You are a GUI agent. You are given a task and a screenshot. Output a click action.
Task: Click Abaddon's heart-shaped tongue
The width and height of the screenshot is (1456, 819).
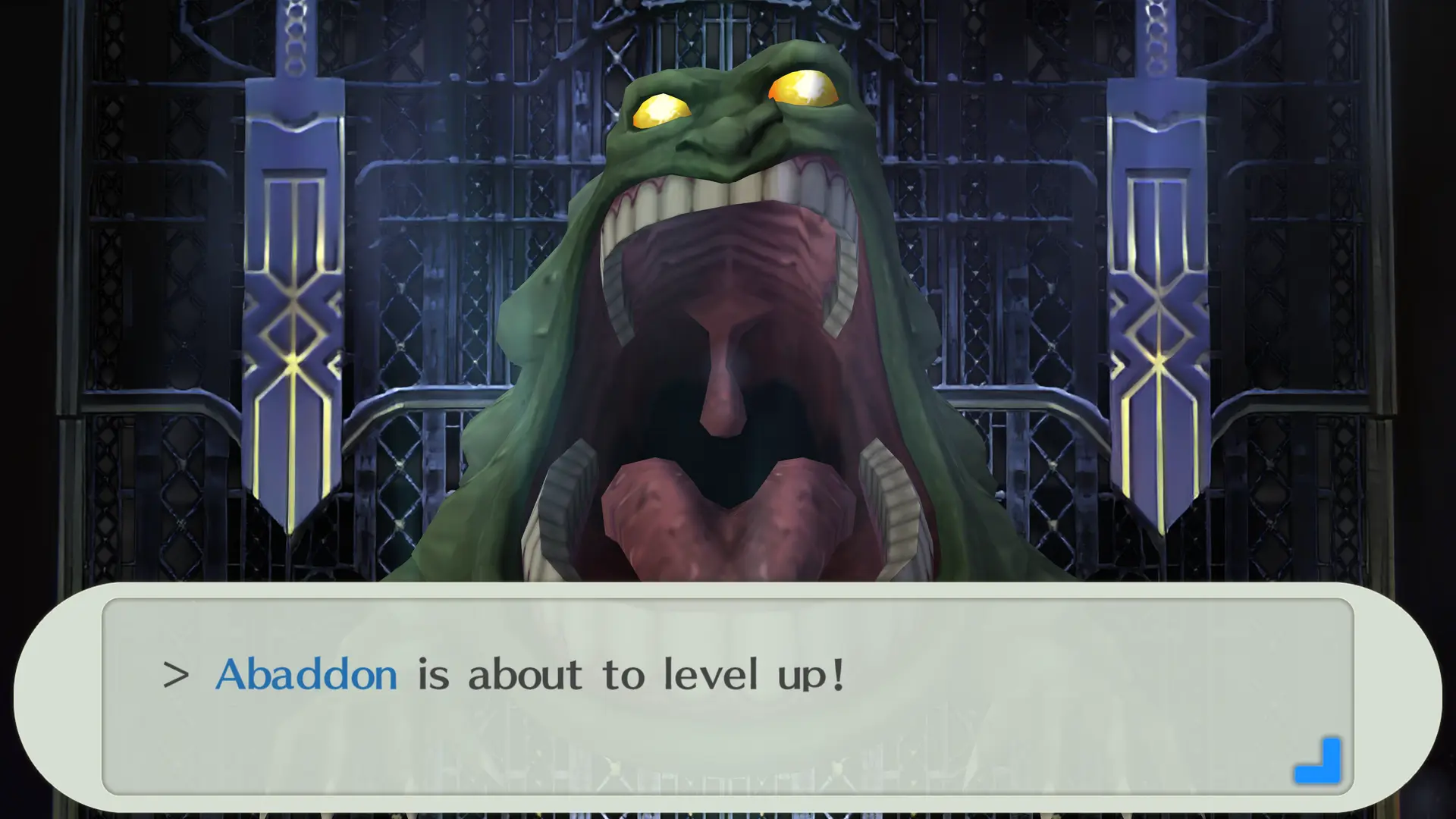coord(728,531)
